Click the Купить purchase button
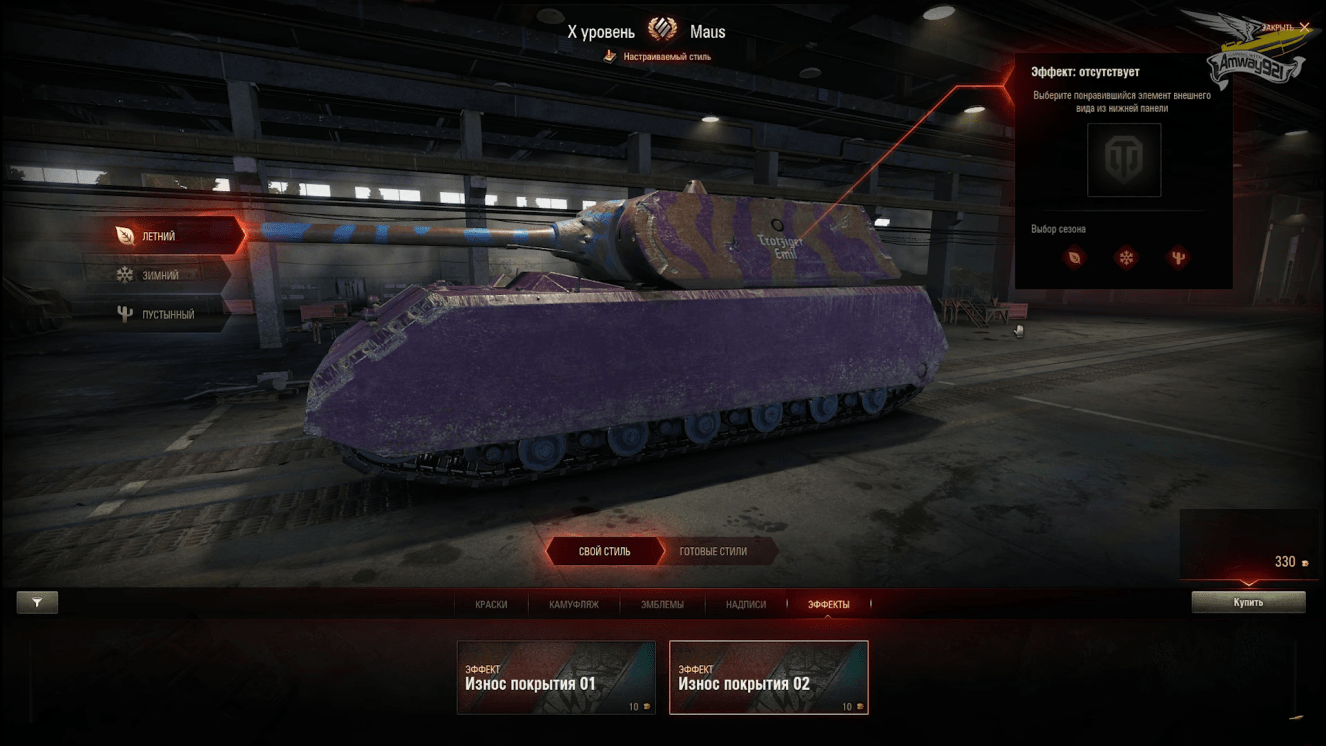 point(1248,602)
